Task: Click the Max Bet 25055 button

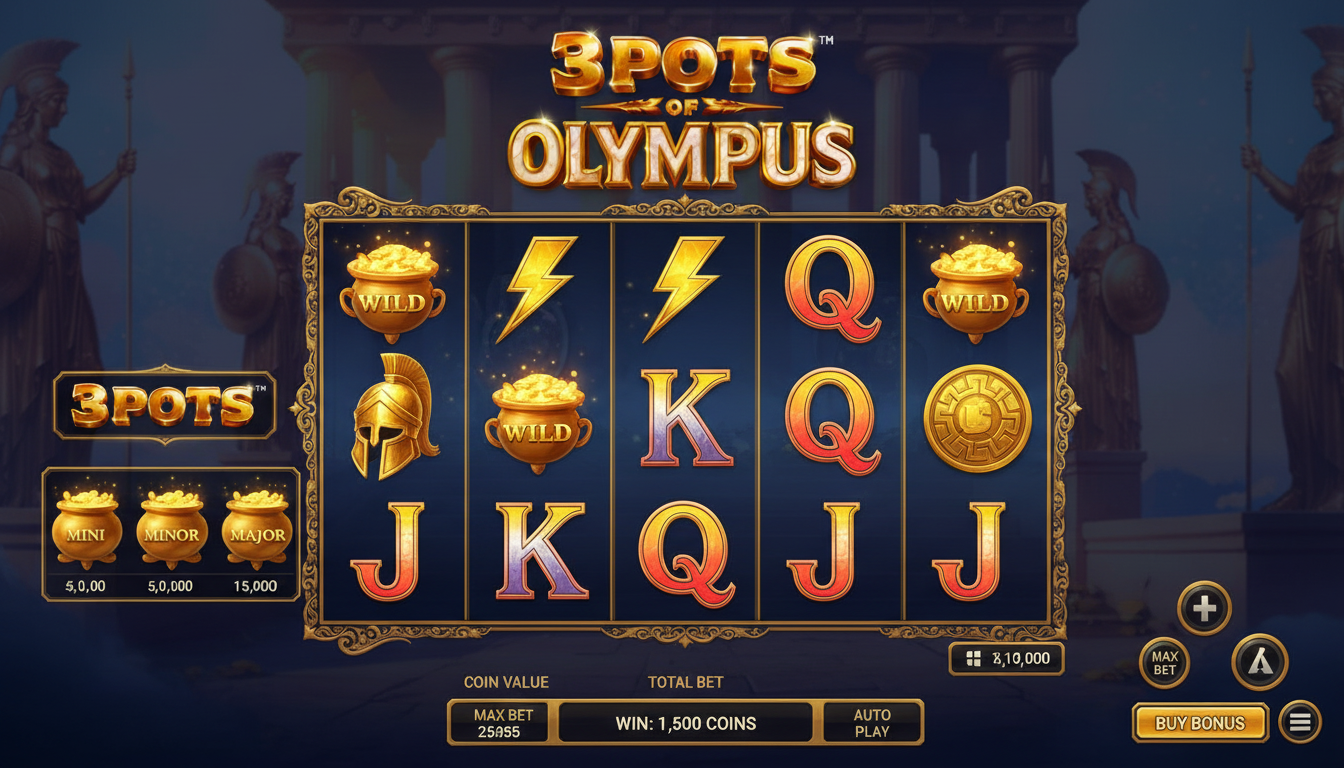Action: 498,722
